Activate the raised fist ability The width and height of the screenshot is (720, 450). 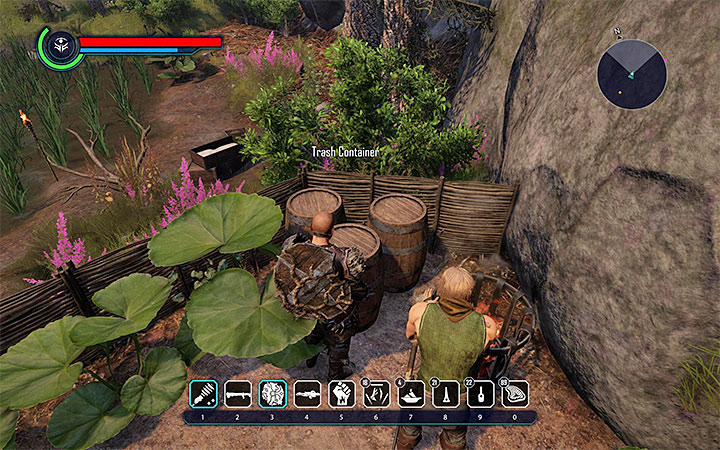[342, 392]
